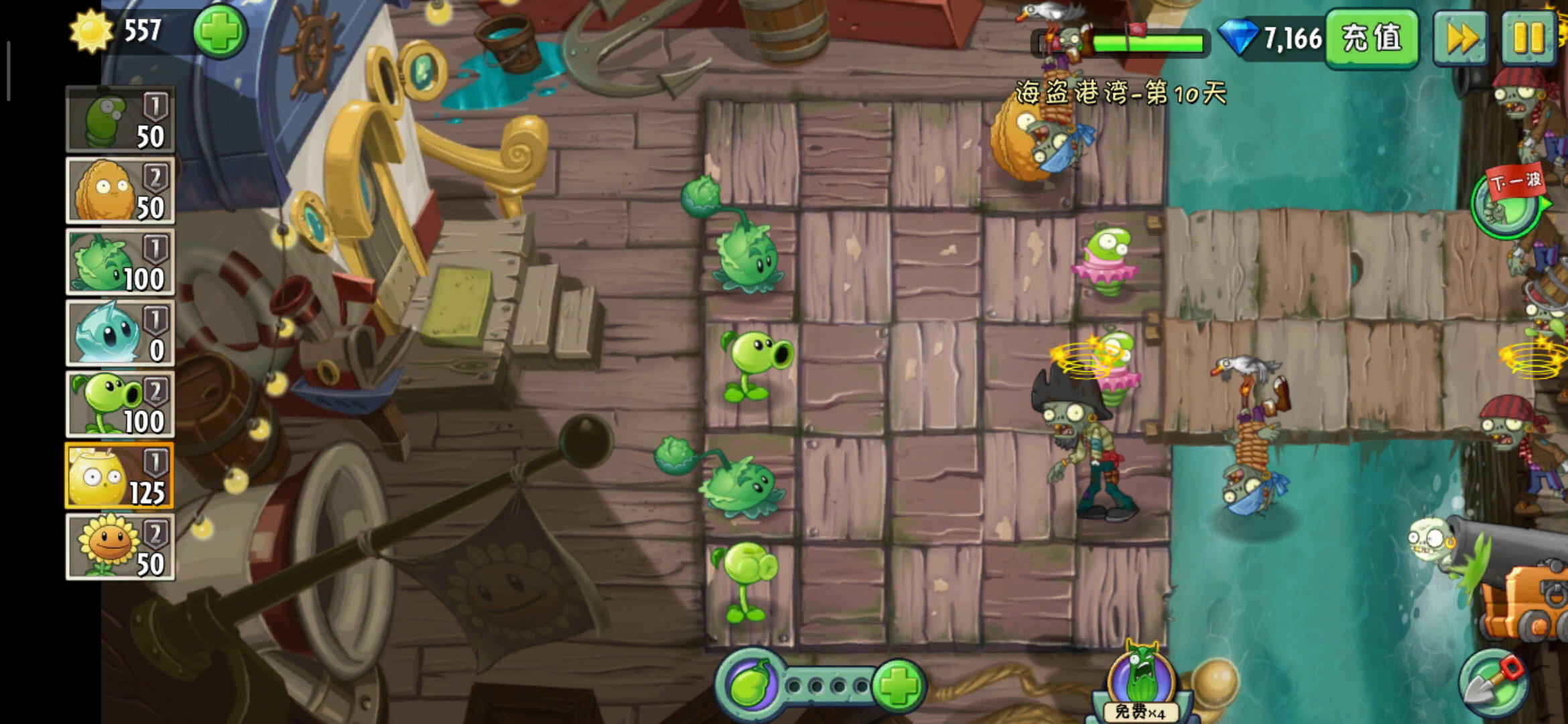Buy plant food with the green plus
The image size is (1568, 724).
click(898, 685)
